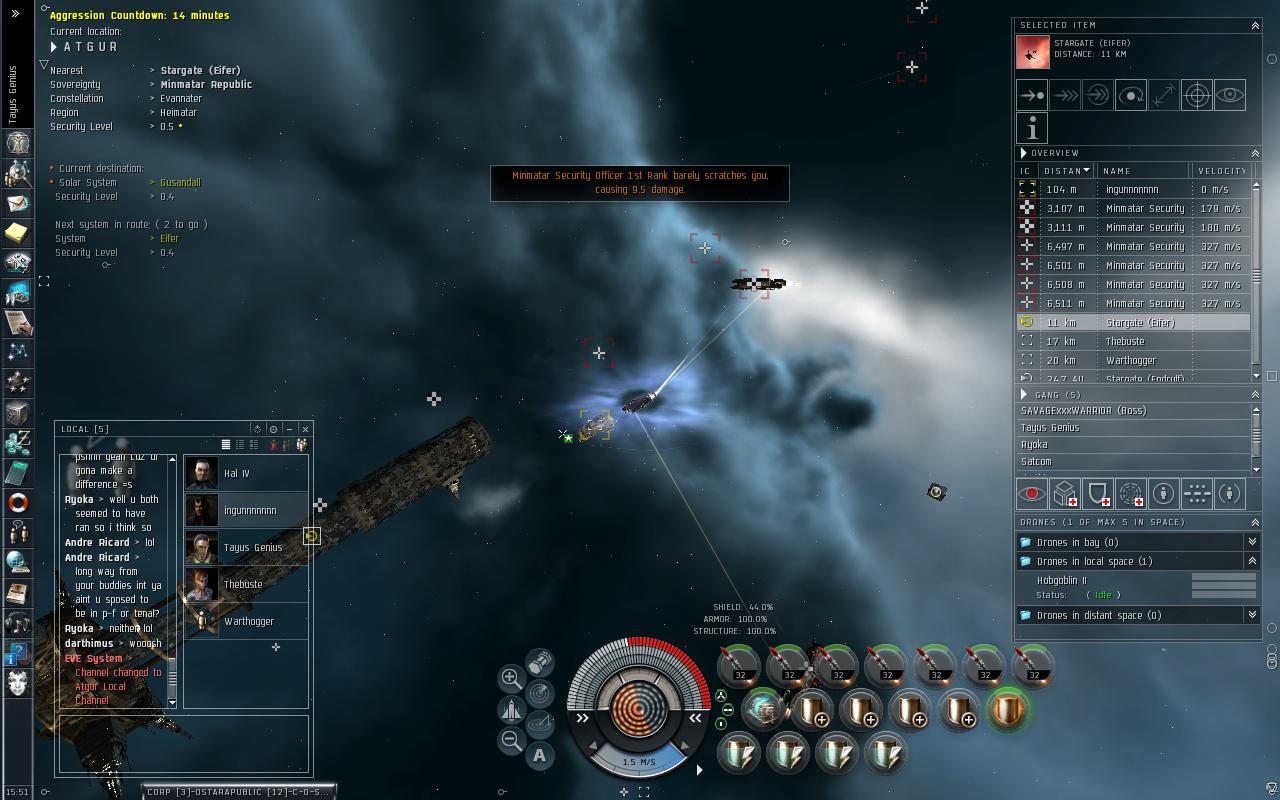
Task: Select gang boss SAVAGExxxWARRIOR
Action: point(1083,411)
